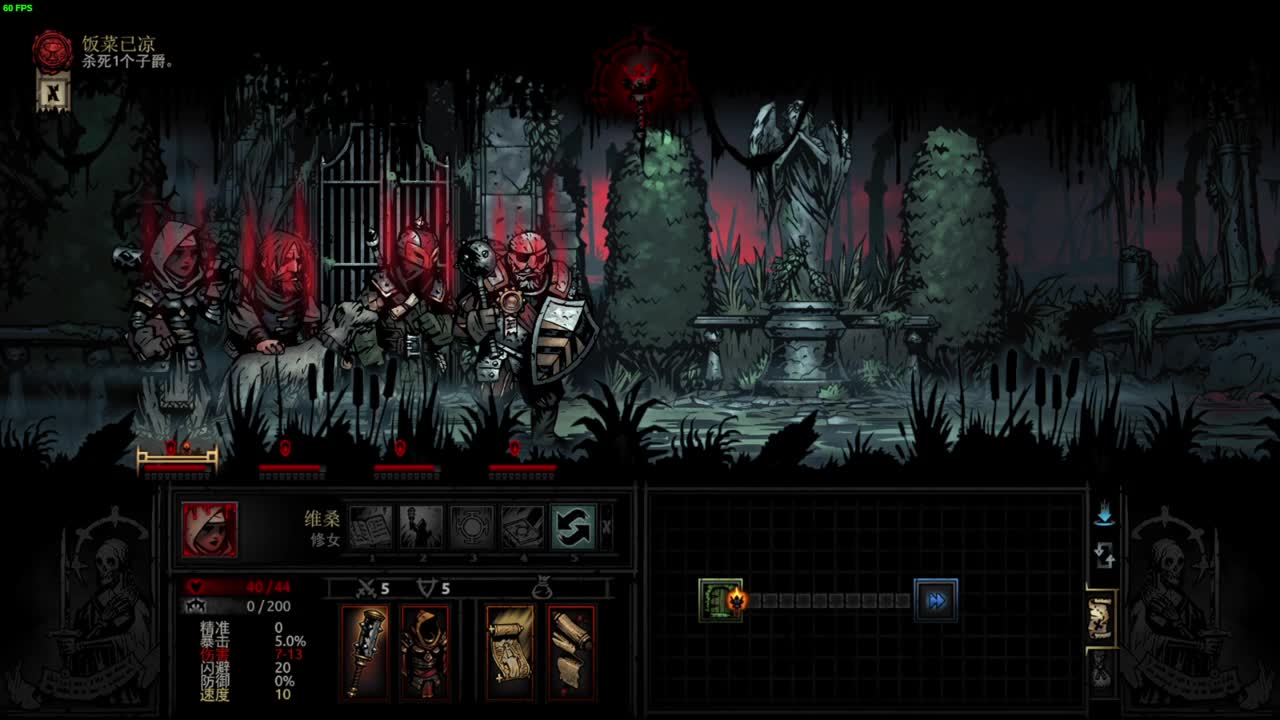1280x720 pixels.
Task: Use the swap position arrows skill
Action: (x=573, y=527)
